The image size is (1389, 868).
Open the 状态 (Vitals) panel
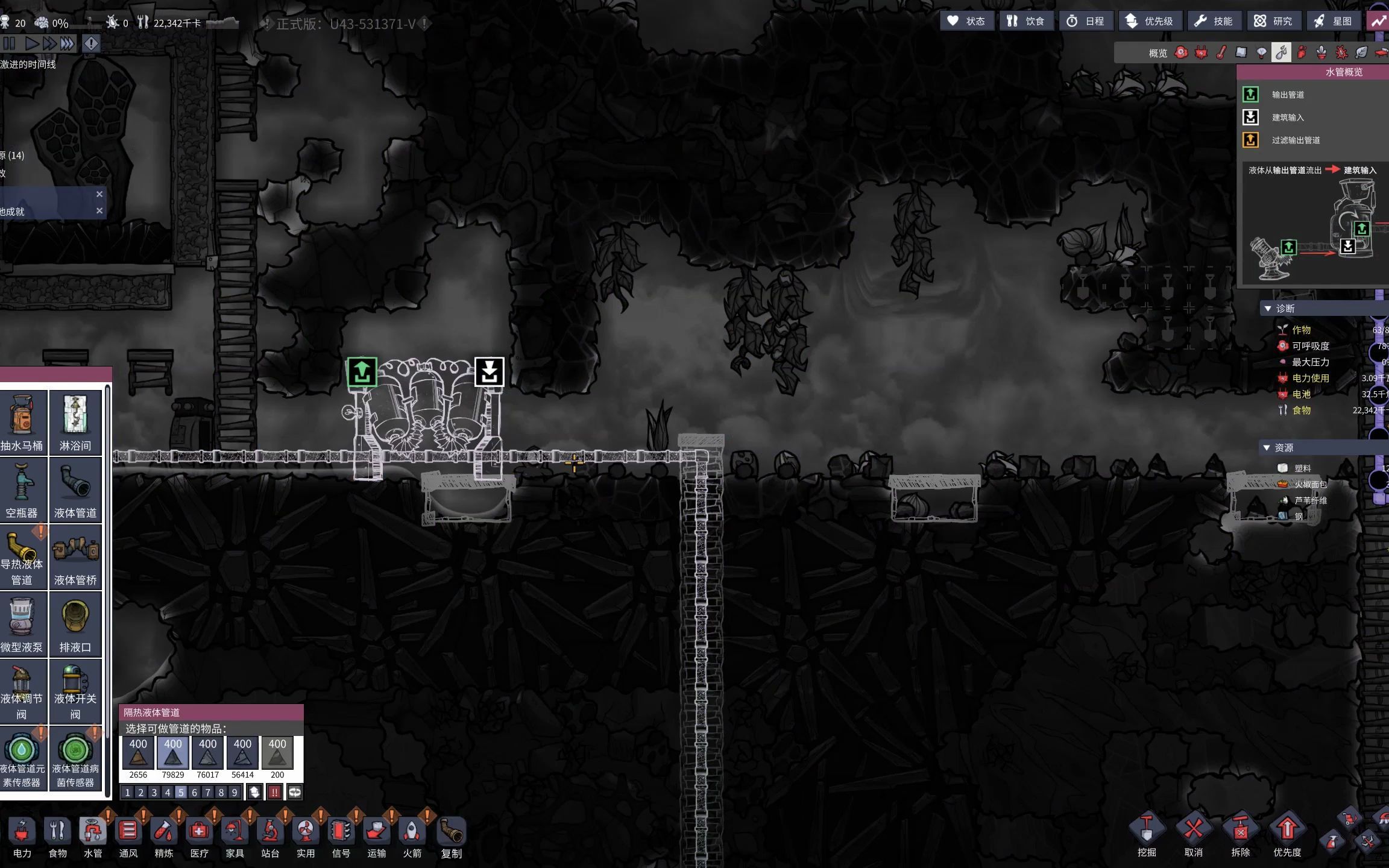click(966, 21)
